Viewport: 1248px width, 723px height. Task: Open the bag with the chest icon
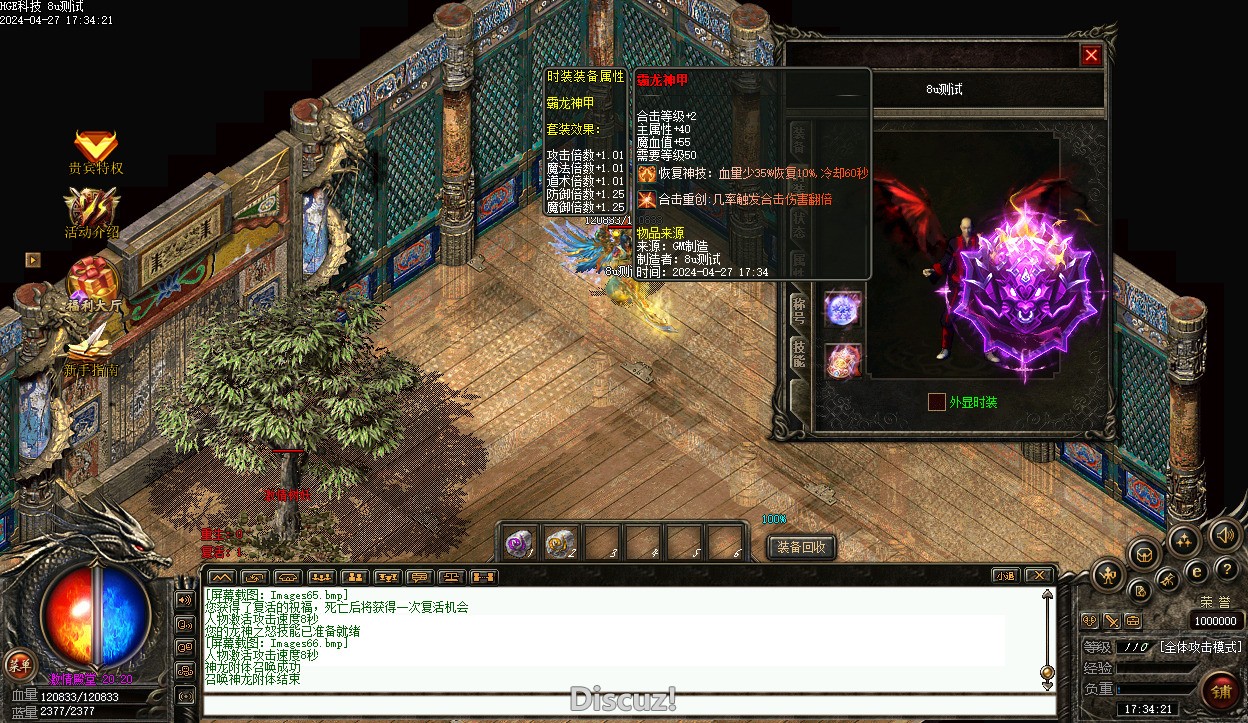coord(1144,553)
